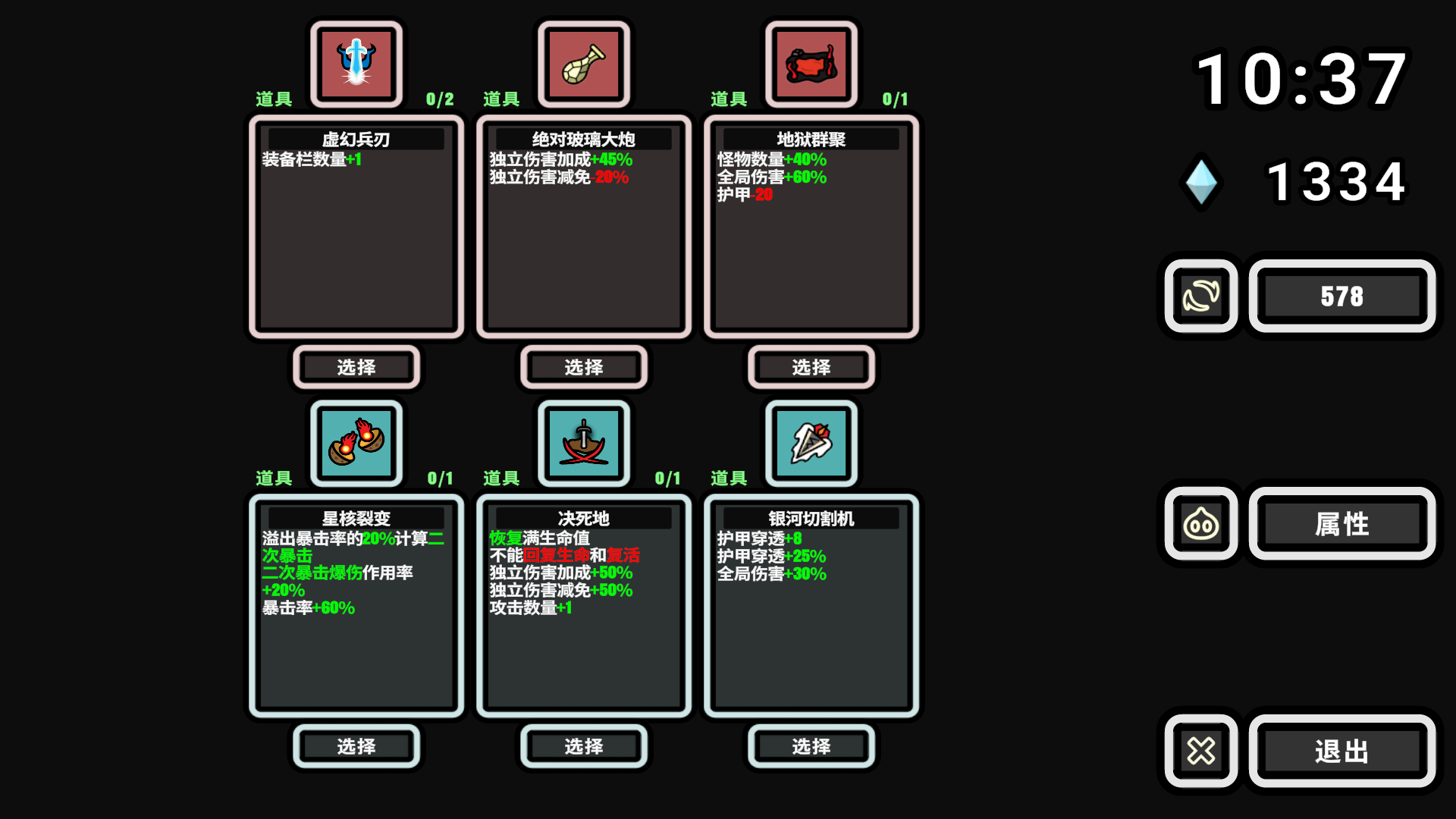Click the slime face icon
This screenshot has height=819, width=1456.
point(1201,523)
